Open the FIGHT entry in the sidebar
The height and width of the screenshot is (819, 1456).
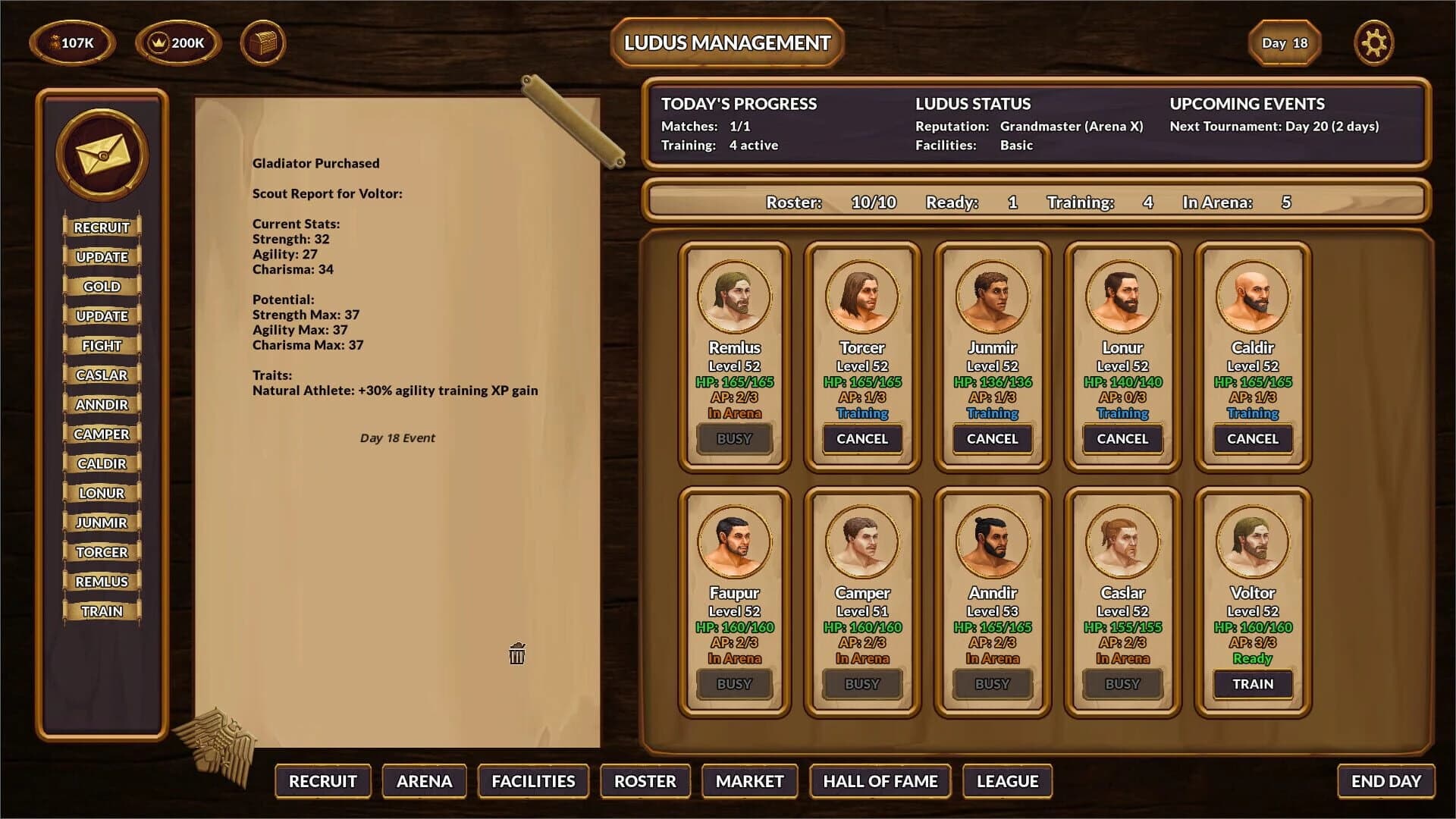[102, 345]
